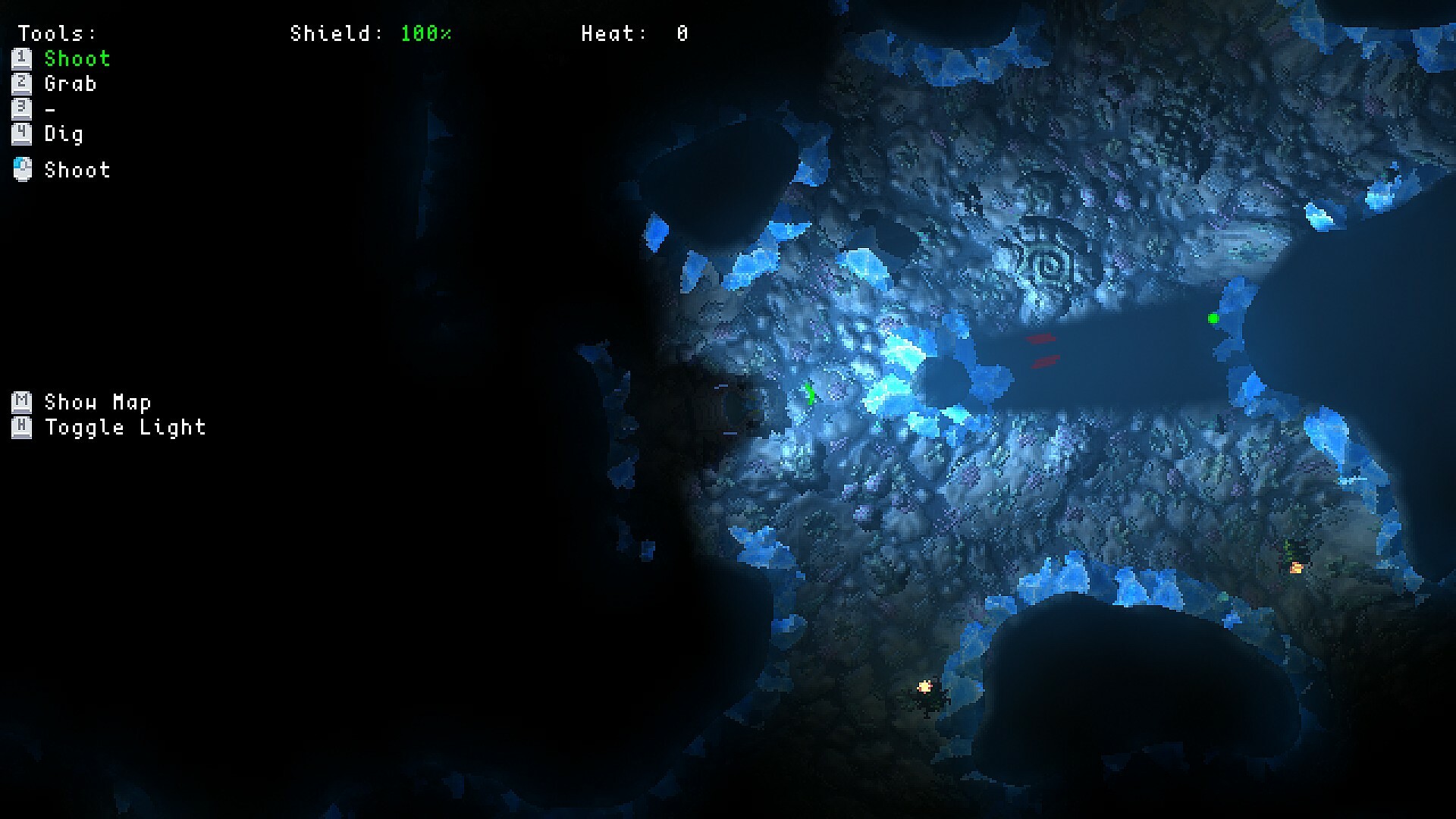Click the M key icon for Show Map
Image resolution: width=1456 pixels, height=819 pixels.
click(x=20, y=402)
